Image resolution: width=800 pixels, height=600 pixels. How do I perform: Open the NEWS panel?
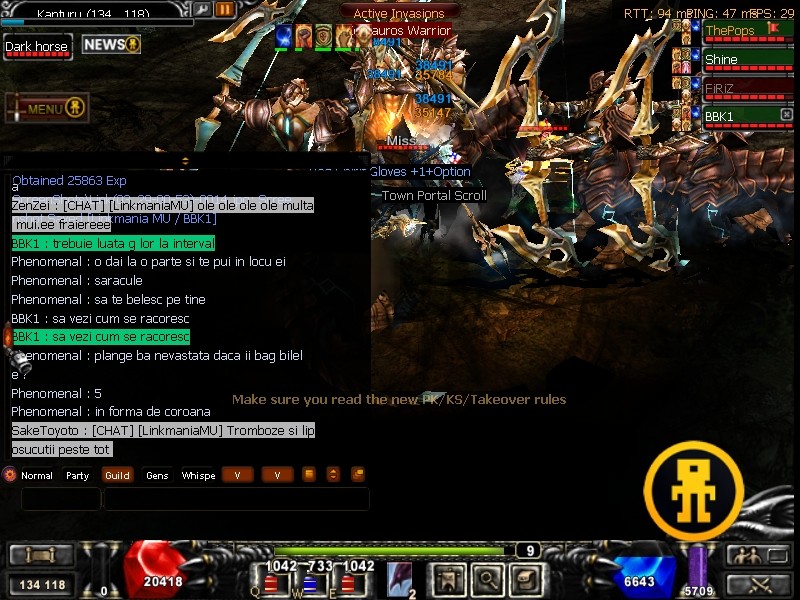tap(110, 45)
